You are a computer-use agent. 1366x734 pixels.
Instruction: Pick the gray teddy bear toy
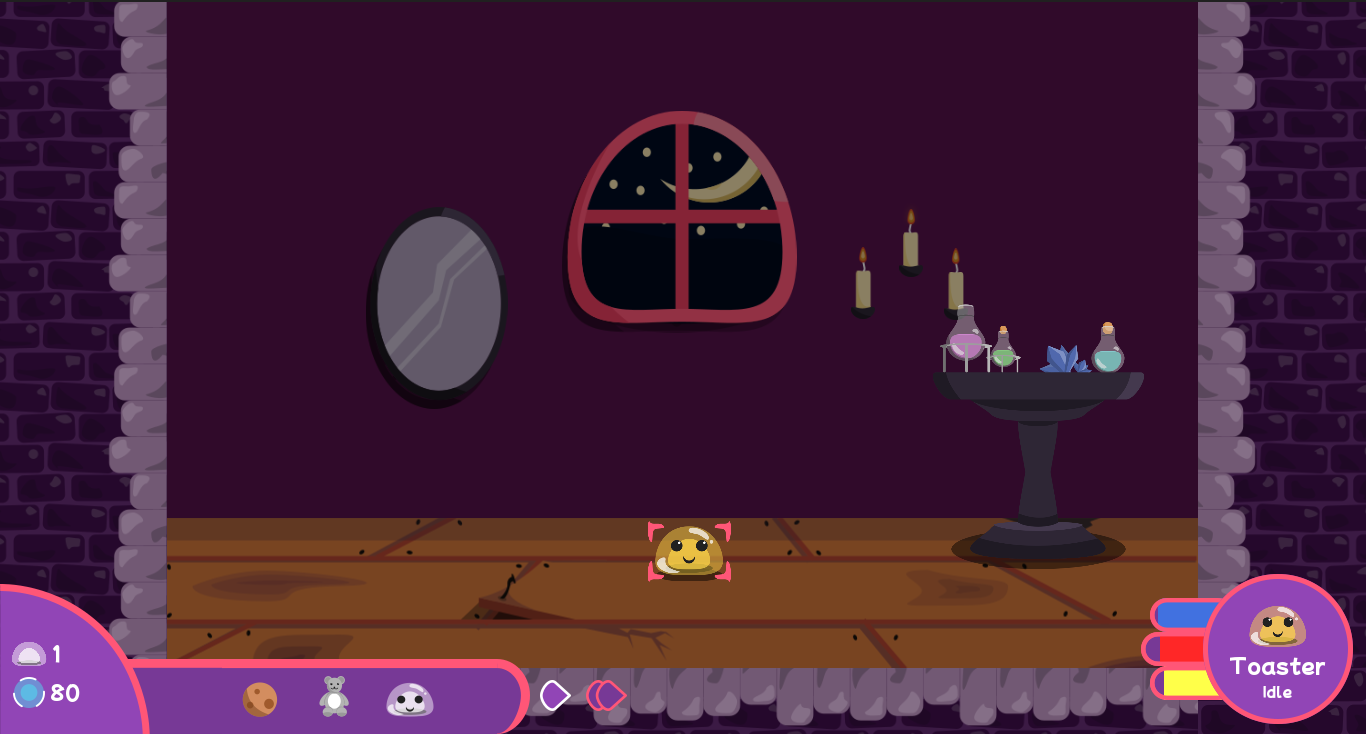pyautogui.click(x=334, y=696)
